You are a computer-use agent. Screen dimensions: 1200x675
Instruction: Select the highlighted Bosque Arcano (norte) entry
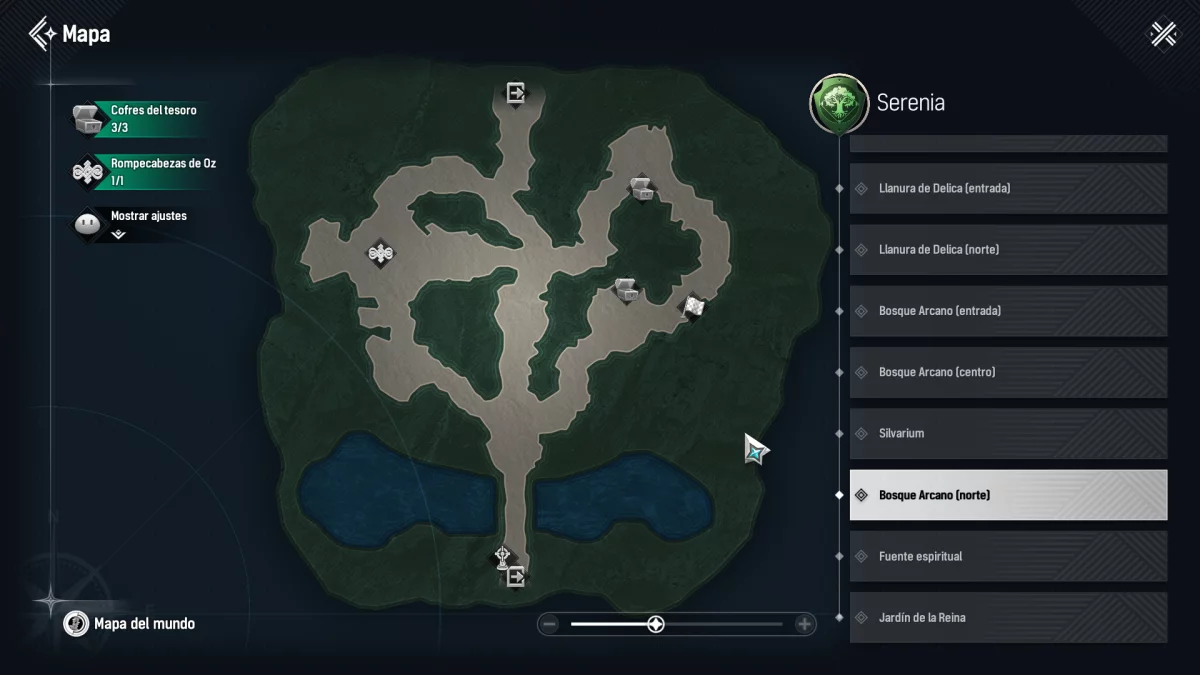pyautogui.click(x=1008, y=495)
